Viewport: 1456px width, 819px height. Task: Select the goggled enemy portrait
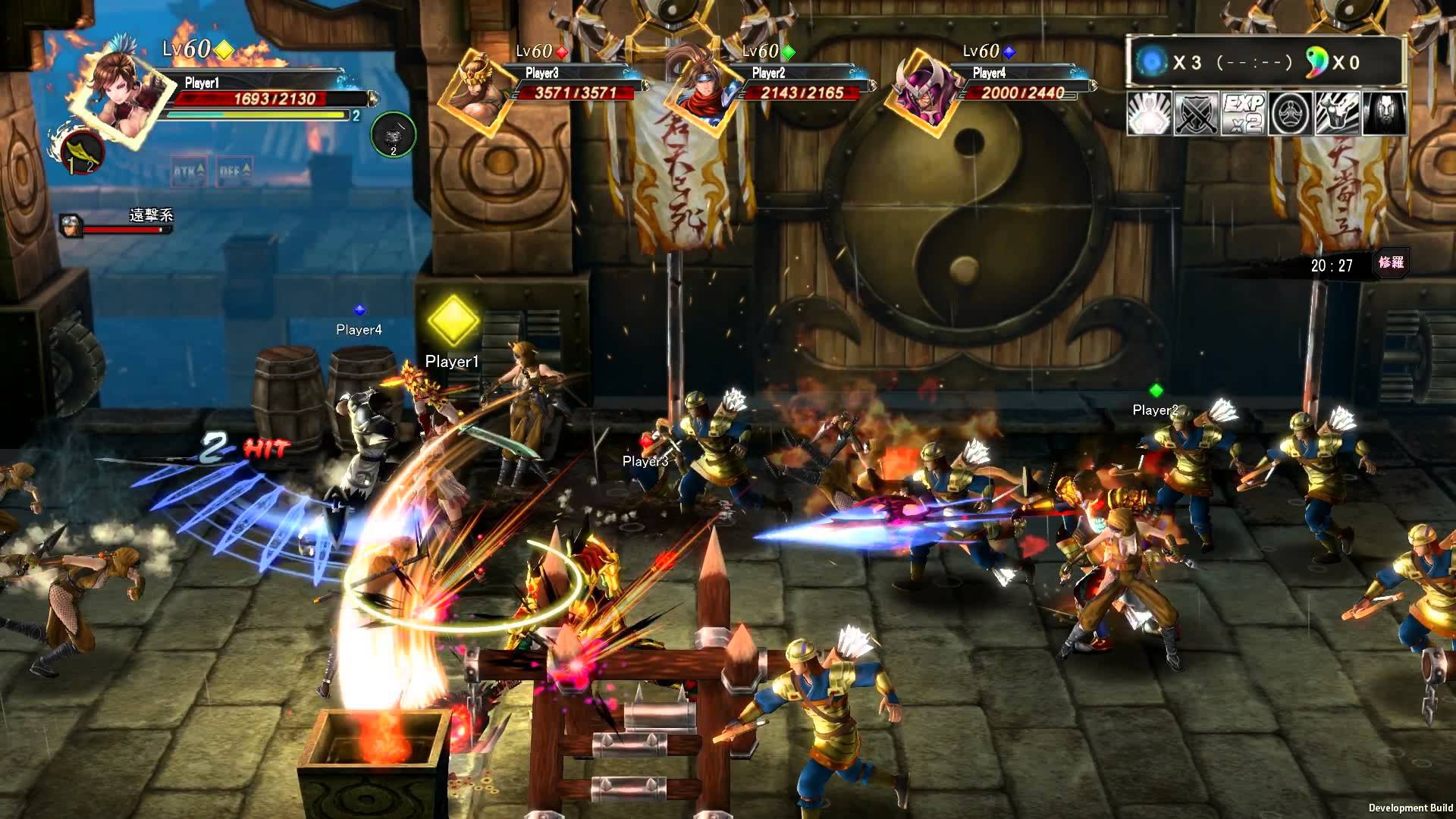point(71,225)
